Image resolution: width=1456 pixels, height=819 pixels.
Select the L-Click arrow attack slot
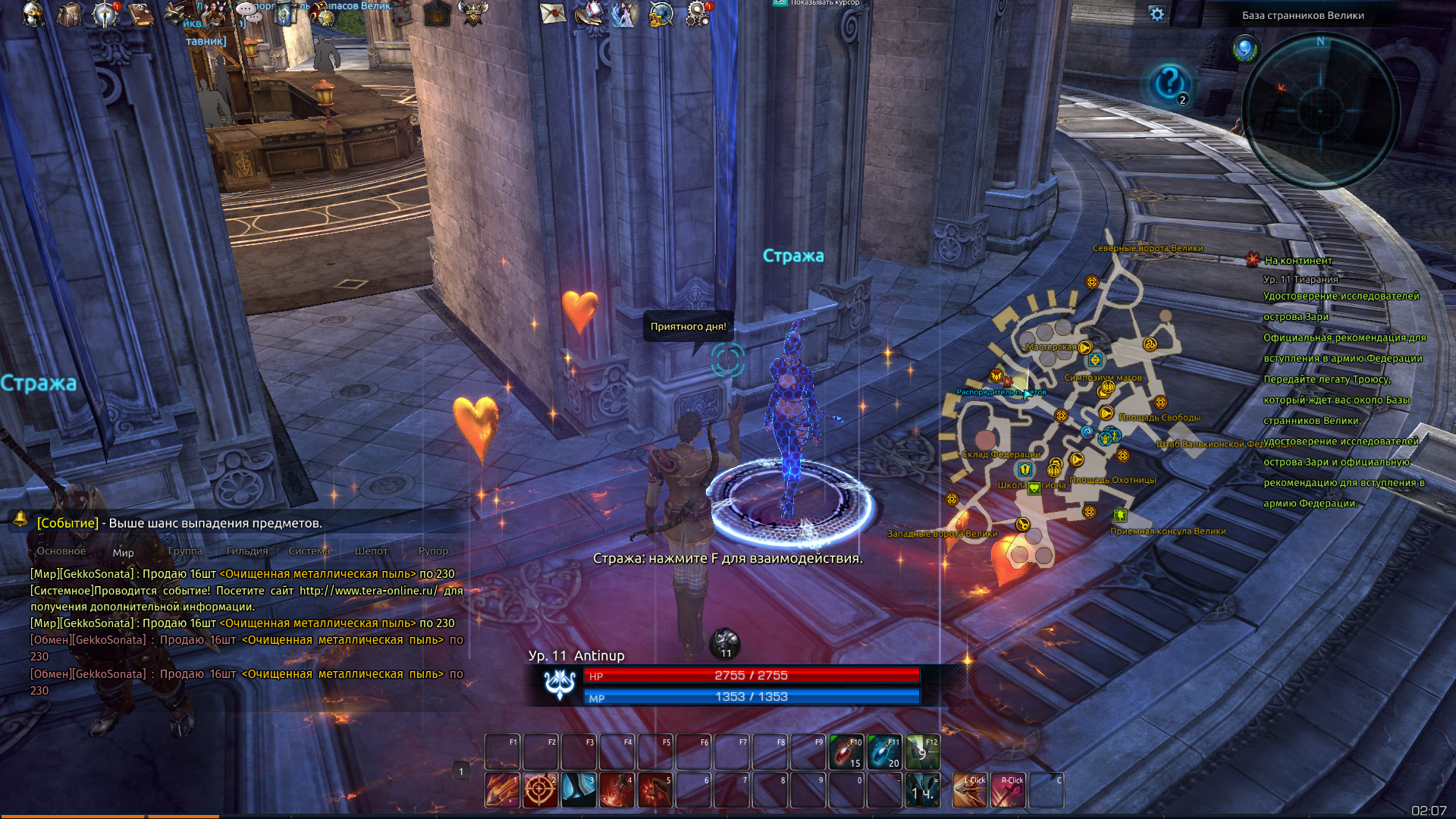[x=970, y=790]
